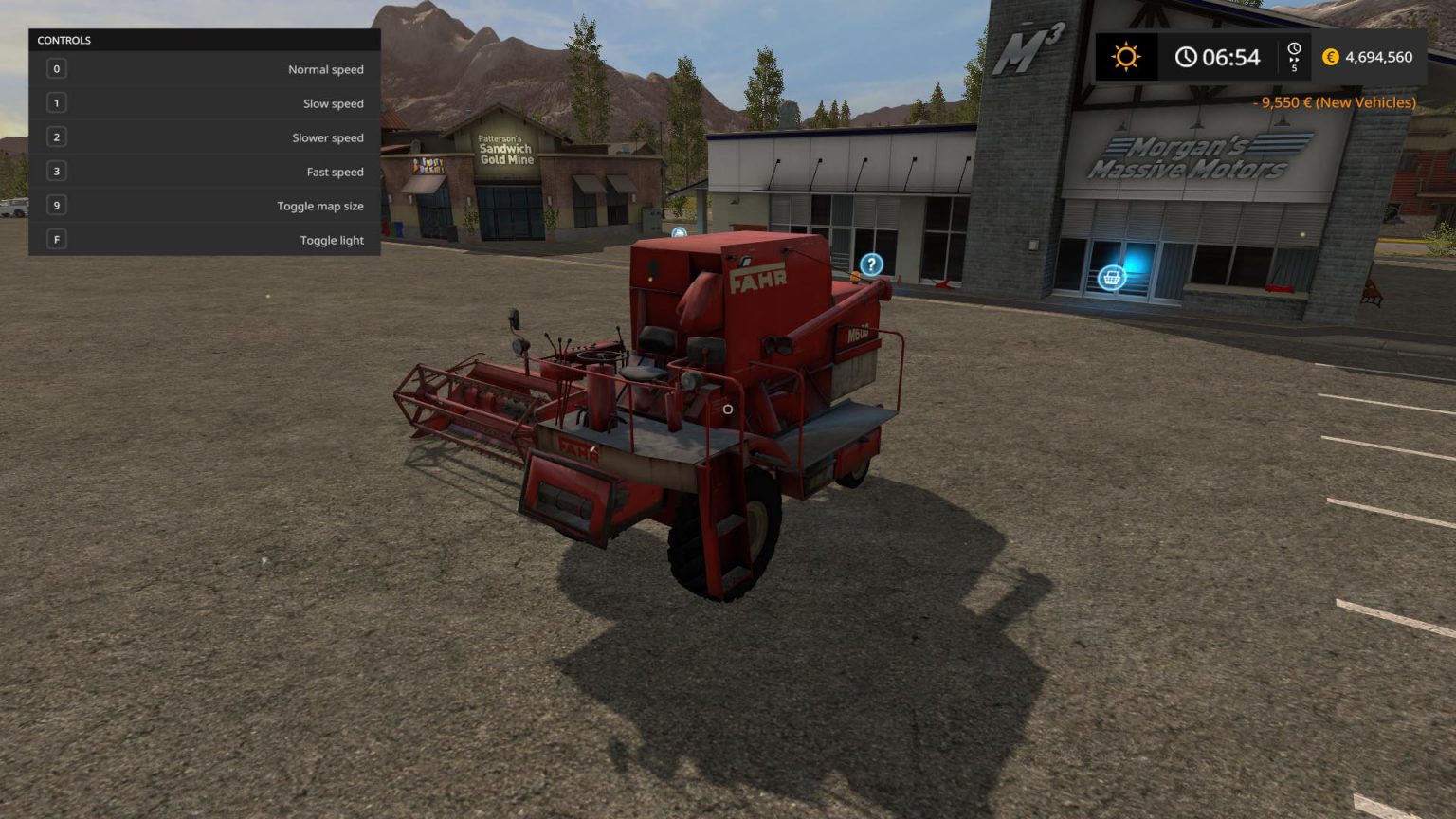Image resolution: width=1456 pixels, height=819 pixels.
Task: Click the 0 key badge for Normal speed
Action: 56,68
